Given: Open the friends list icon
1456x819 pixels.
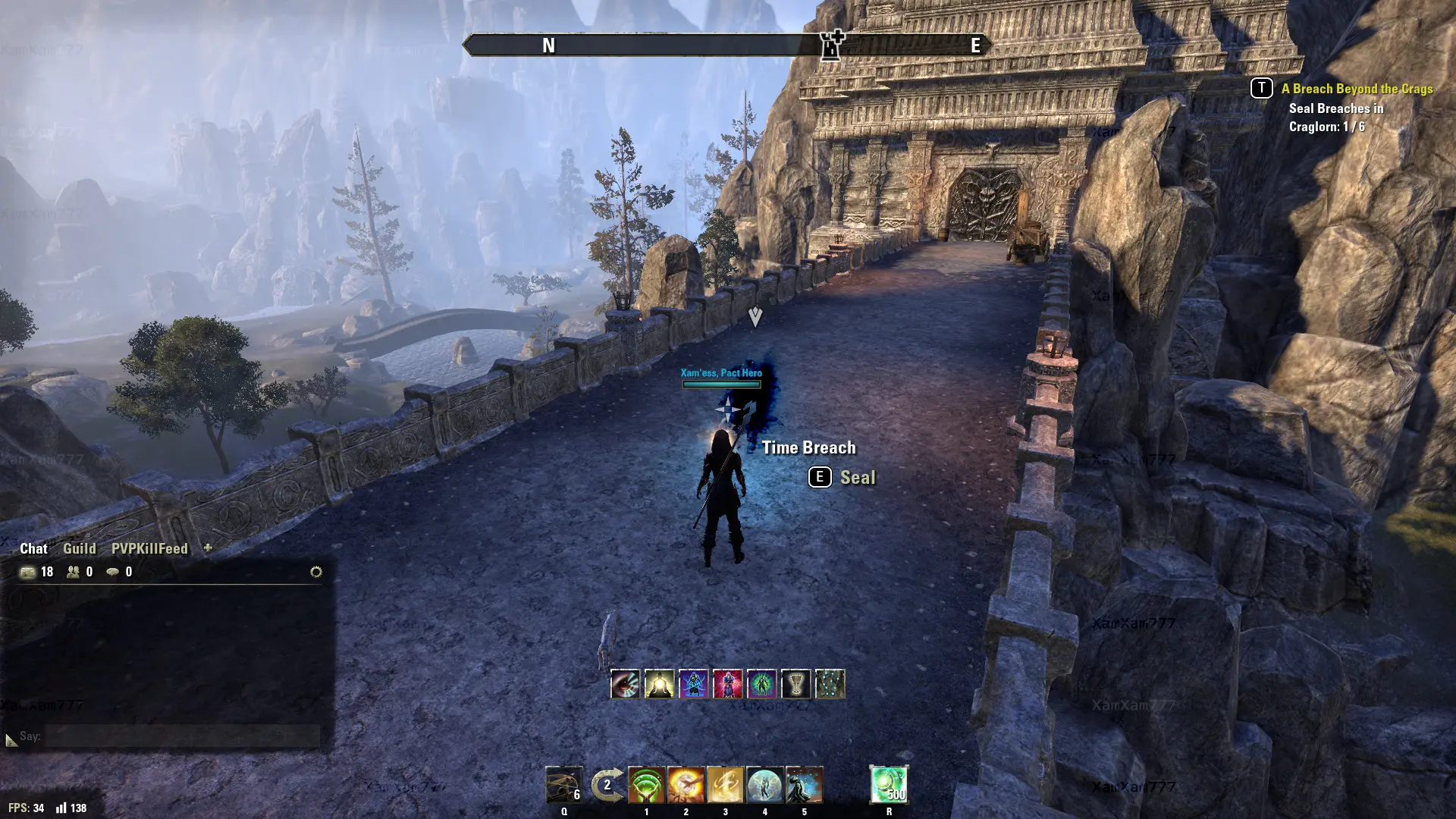Looking at the screenshot, I should (x=74, y=572).
